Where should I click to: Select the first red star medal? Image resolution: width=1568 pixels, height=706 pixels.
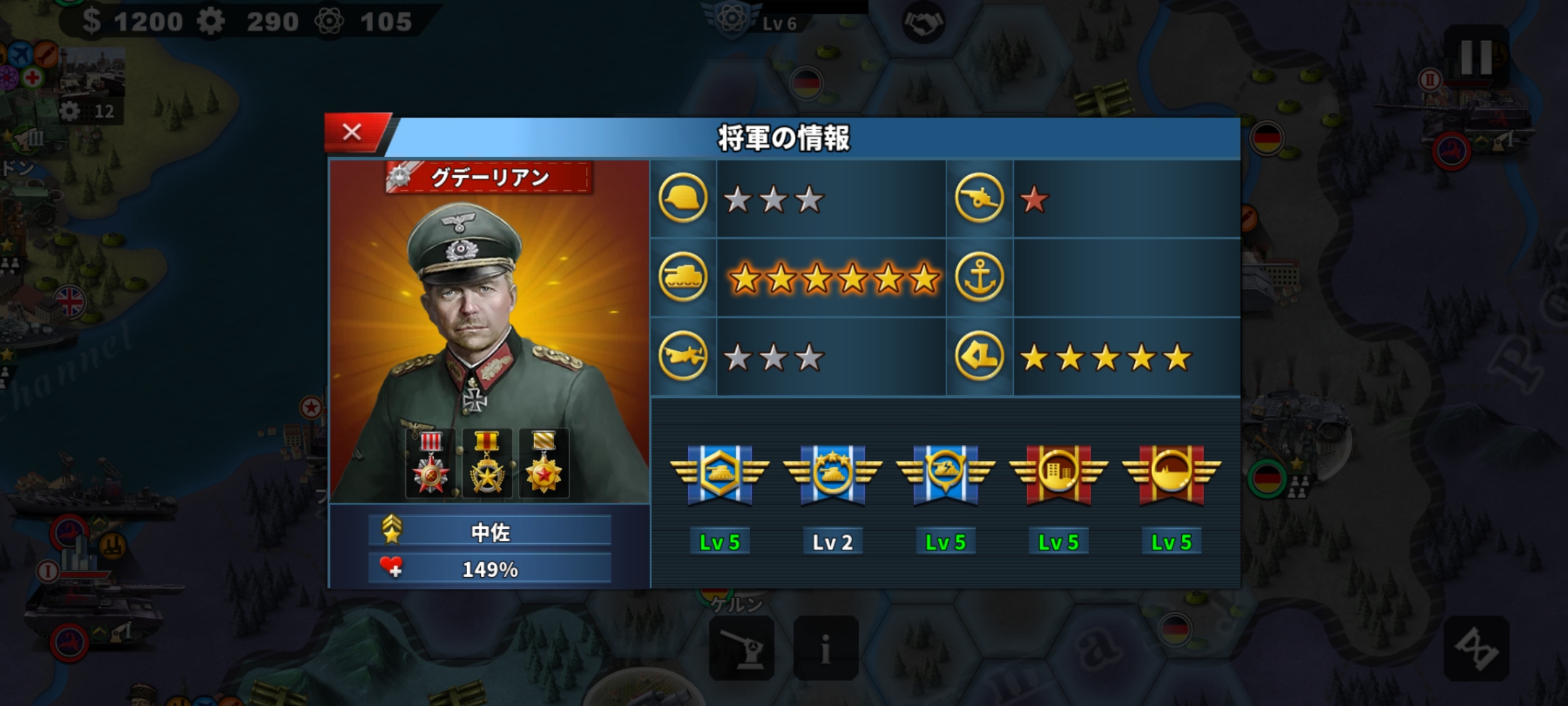pos(431,463)
